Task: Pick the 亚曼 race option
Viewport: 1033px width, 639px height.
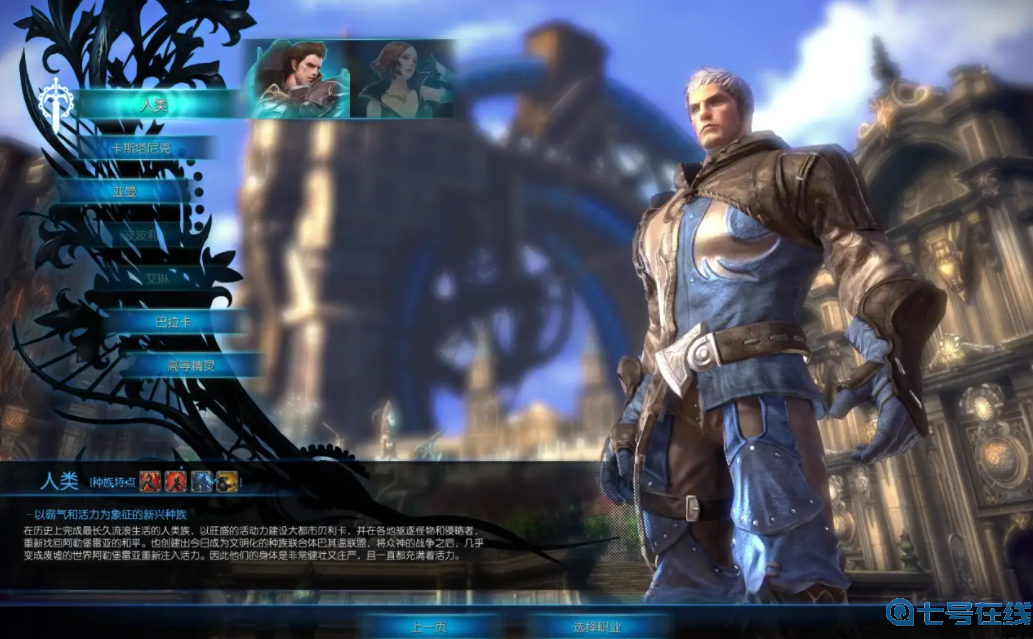Action: click(x=125, y=191)
